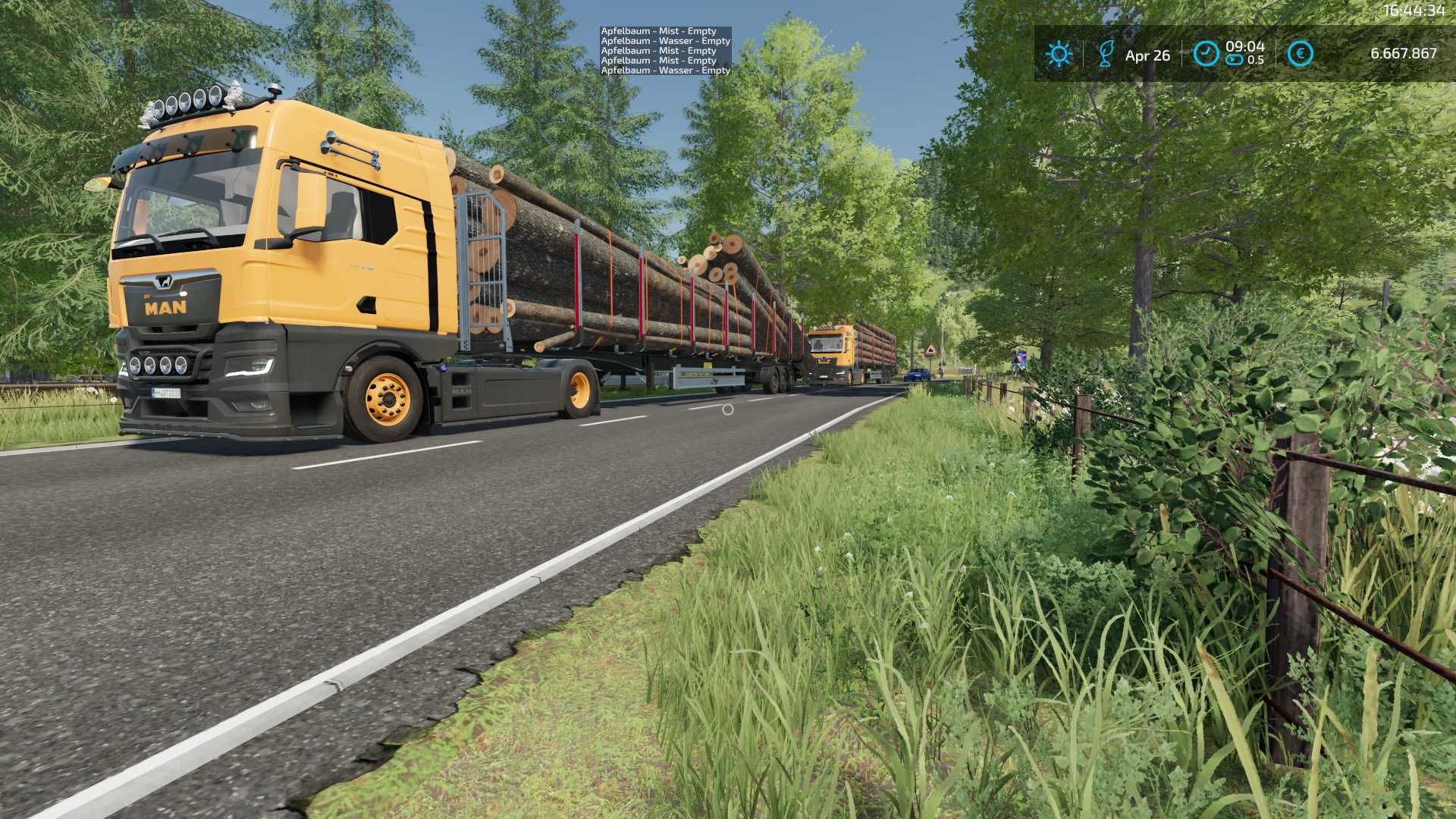
Task: Click the sun weather icon in the HUD
Action: (1059, 54)
